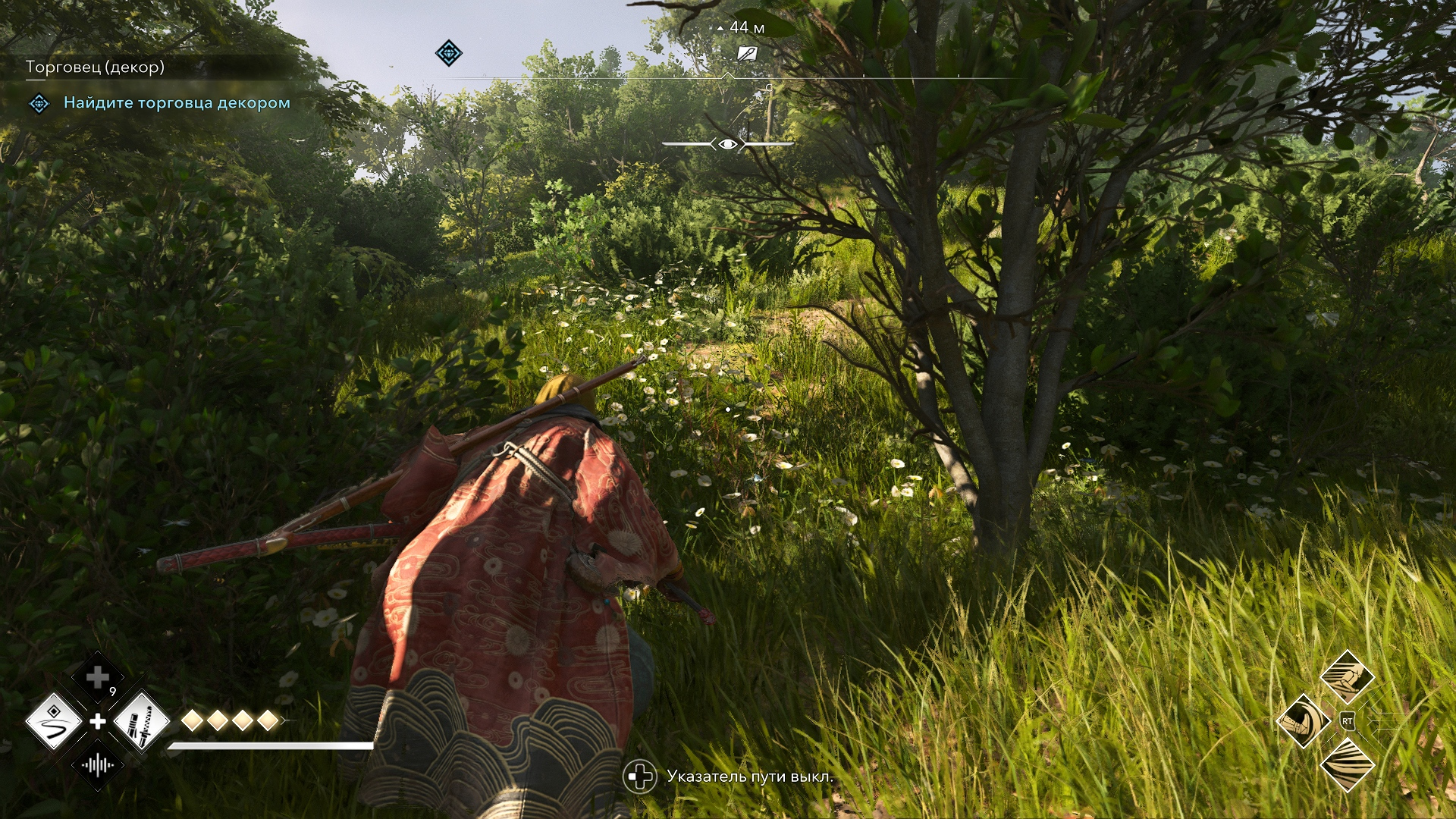The height and width of the screenshot is (819, 1456).
Task: Activate the dashing figure ability
Action: [1347, 676]
